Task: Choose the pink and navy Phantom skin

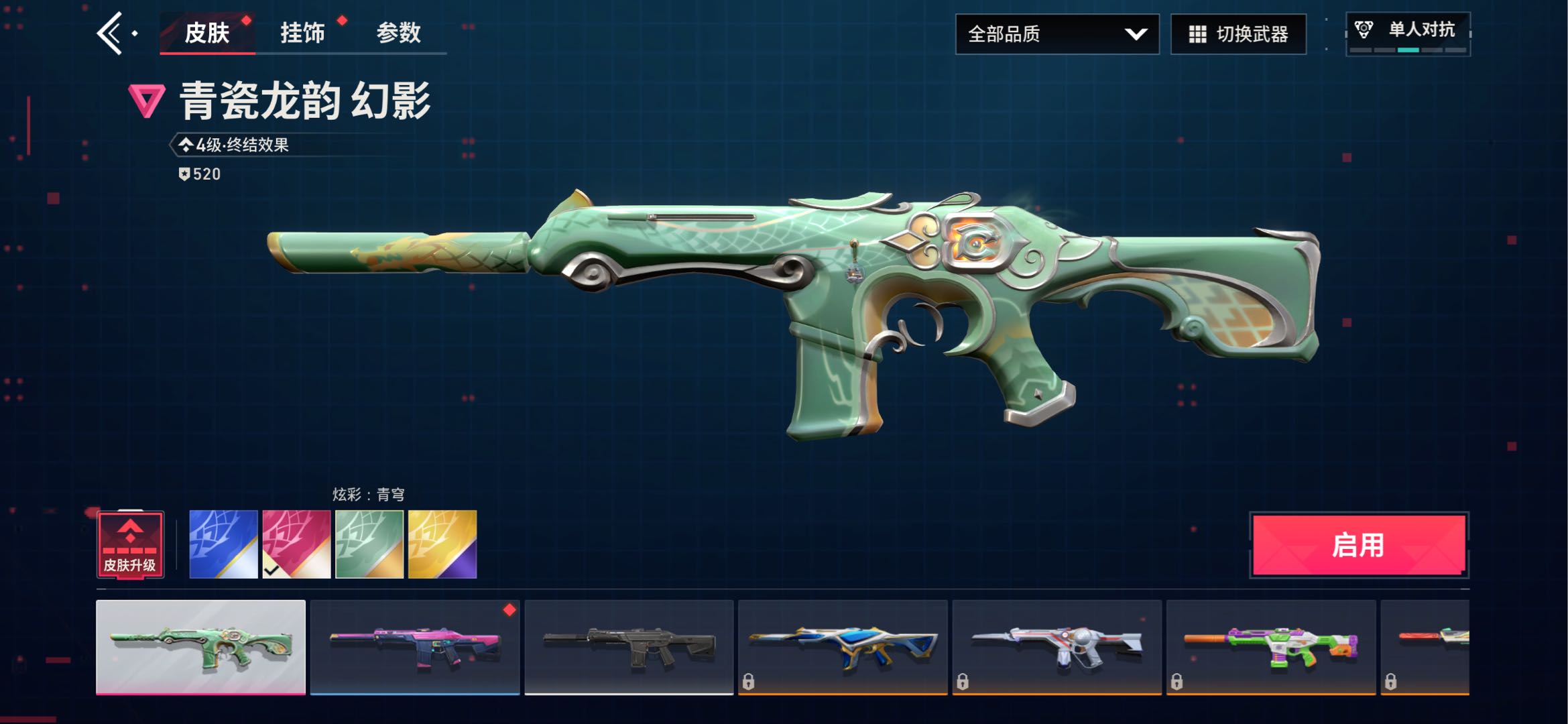Action: [x=415, y=647]
